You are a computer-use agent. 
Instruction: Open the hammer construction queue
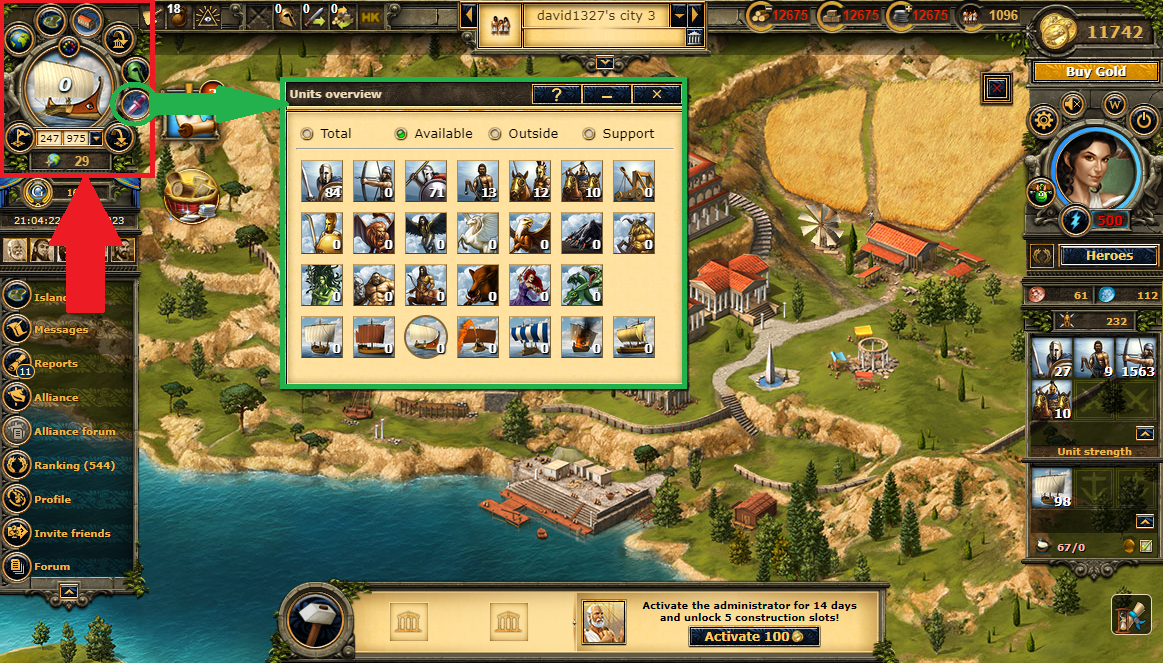(x=317, y=621)
